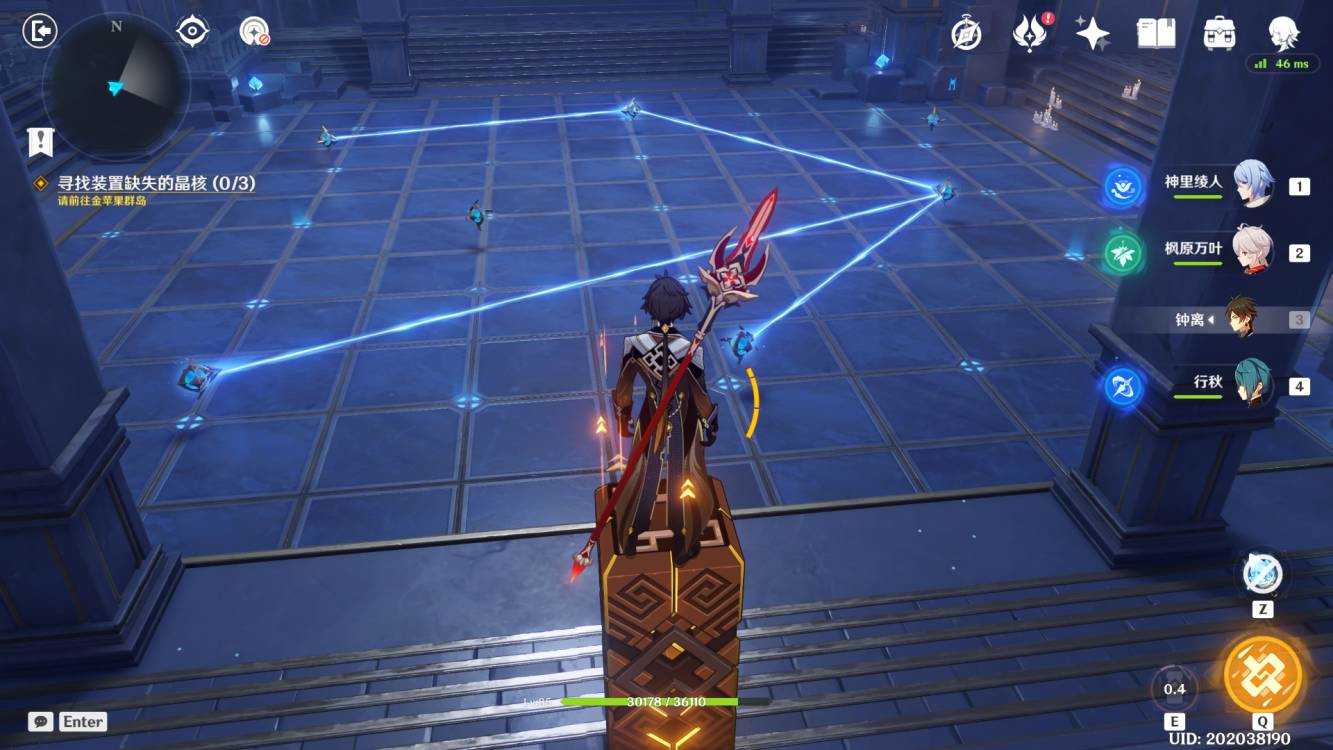Click the exclamation notice flag icon

click(40, 141)
